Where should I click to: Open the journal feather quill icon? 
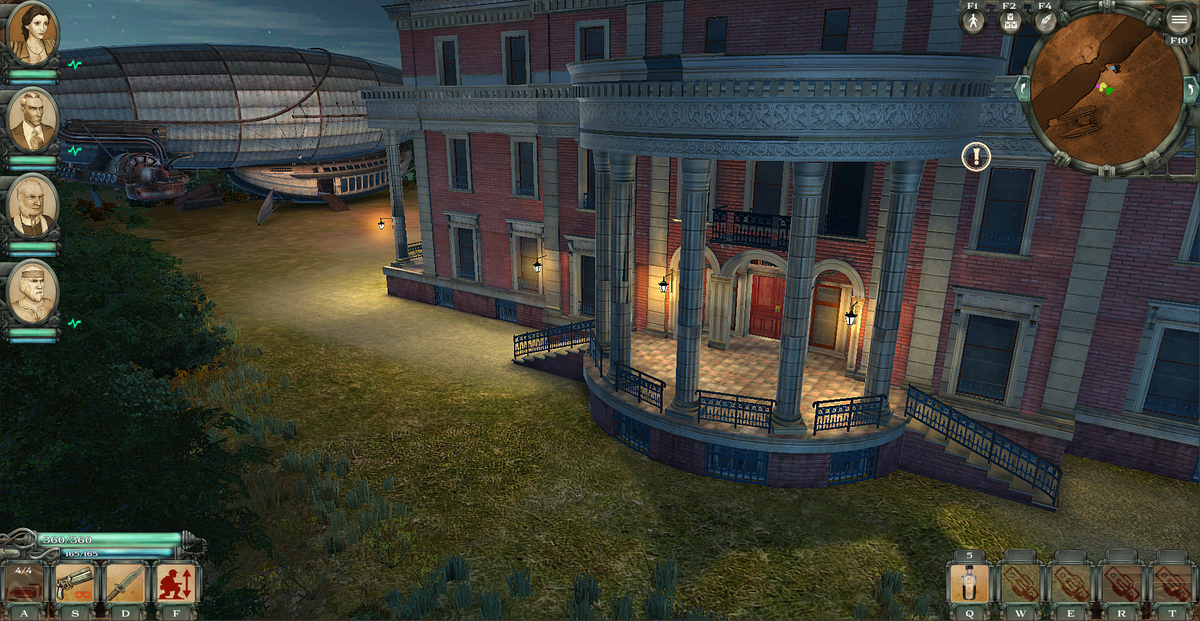(1045, 22)
